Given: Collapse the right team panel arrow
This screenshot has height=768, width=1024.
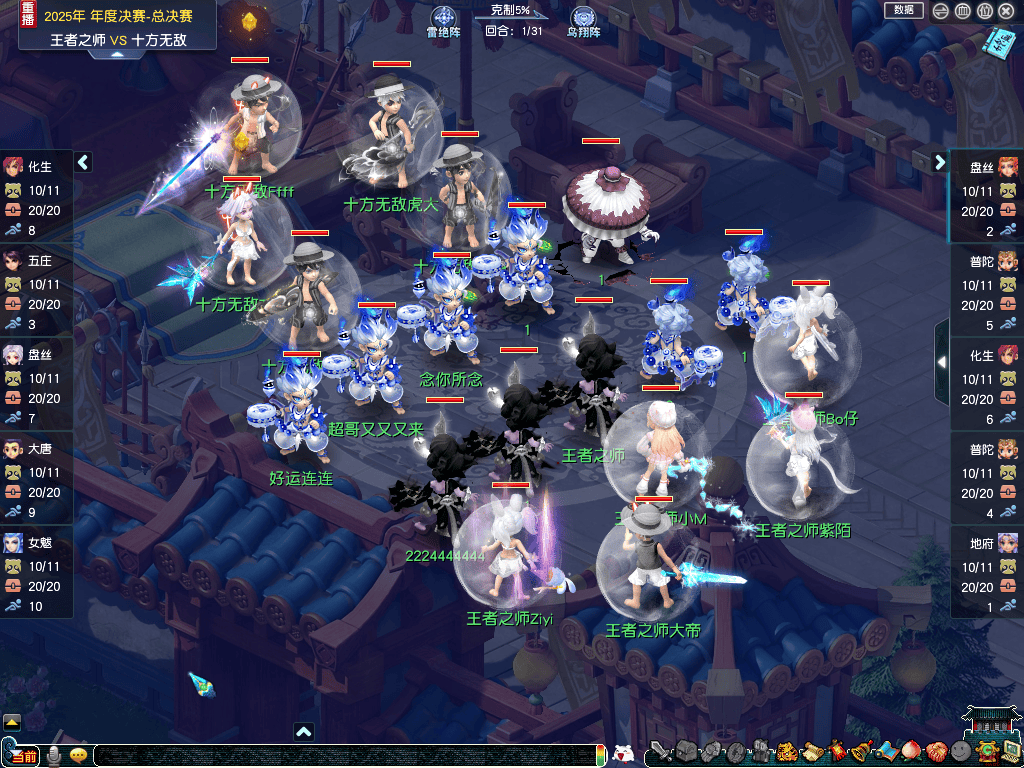Looking at the screenshot, I should pyautogui.click(x=940, y=162).
